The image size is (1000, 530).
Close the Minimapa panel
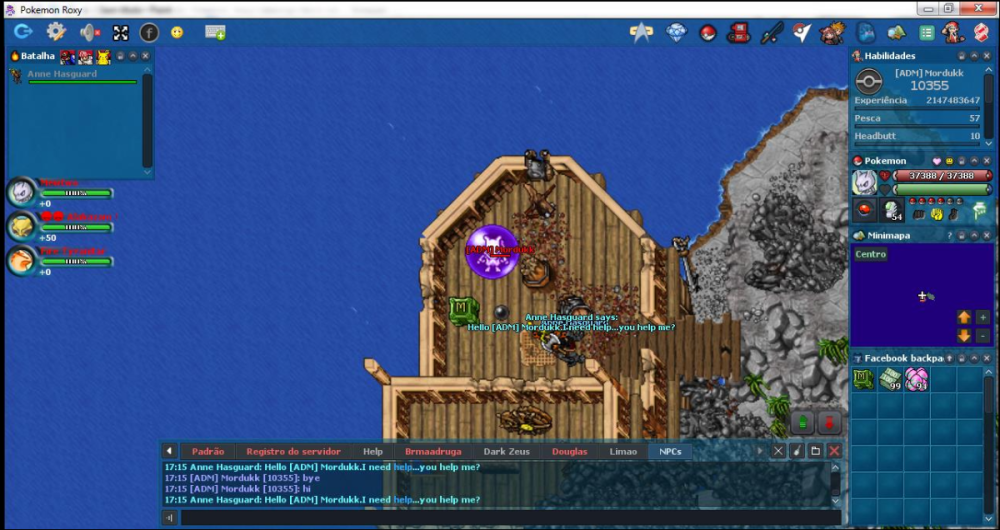987,235
